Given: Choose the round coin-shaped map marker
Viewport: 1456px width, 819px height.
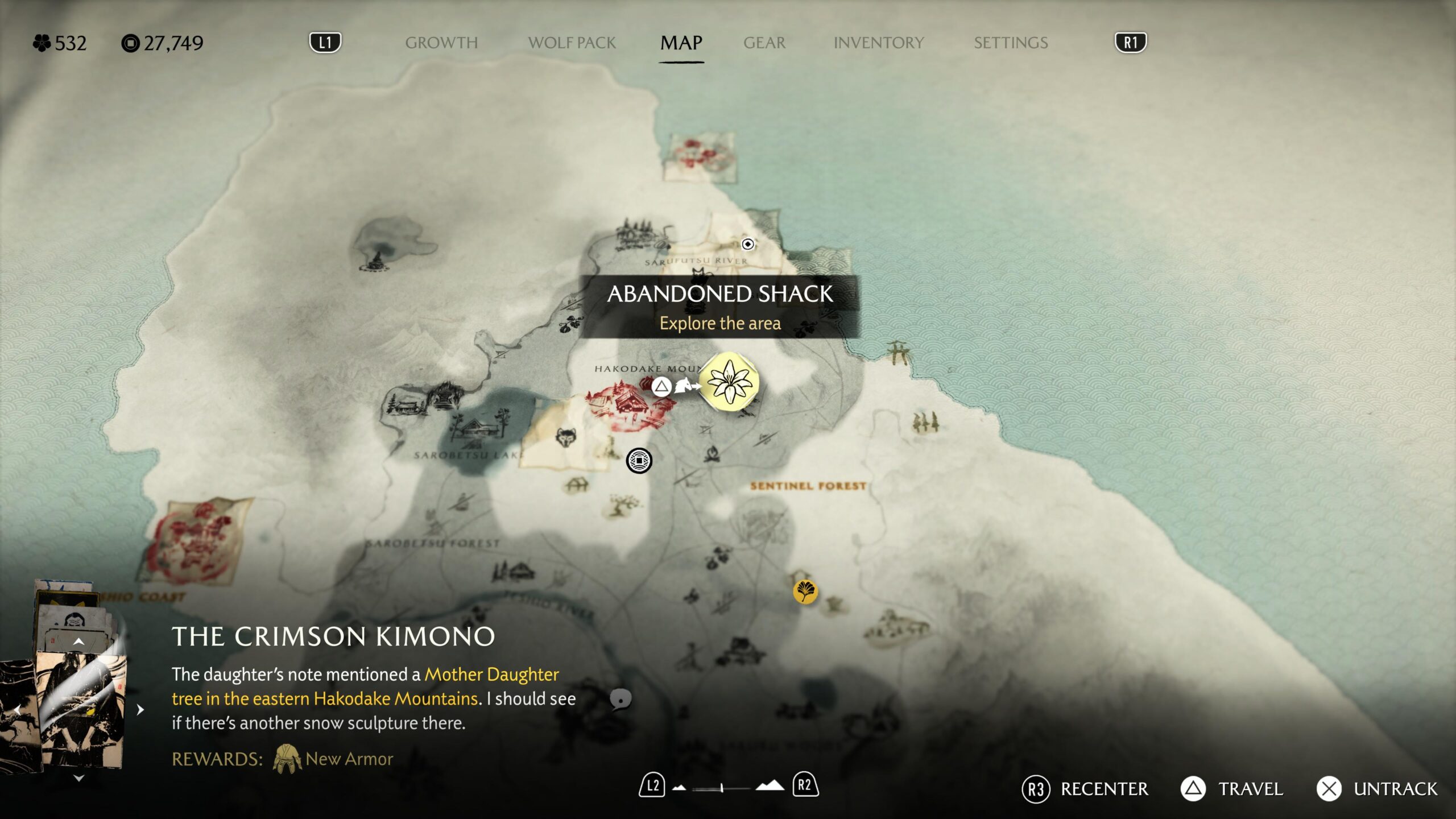Looking at the screenshot, I should pos(639,460).
